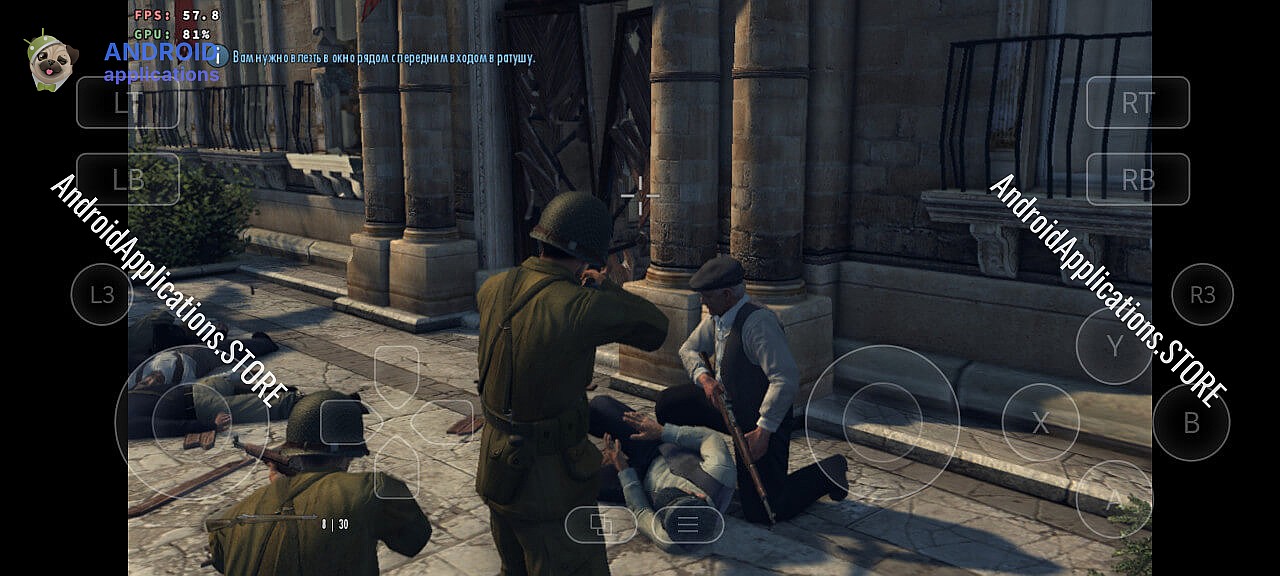
Task: Tap the round R3 touch button
Action: 1202,294
